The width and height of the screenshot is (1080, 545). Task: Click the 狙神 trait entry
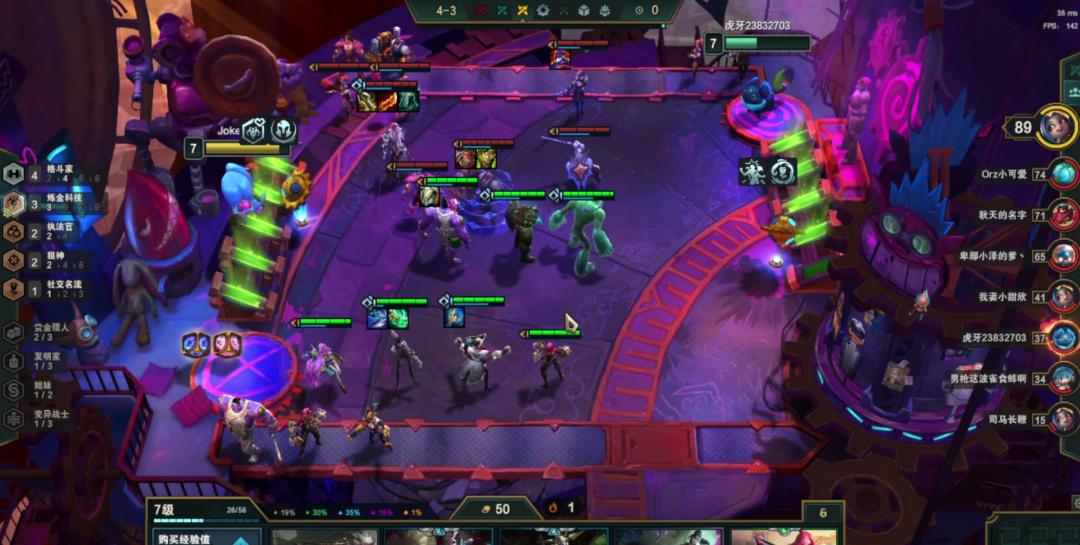tap(50, 260)
